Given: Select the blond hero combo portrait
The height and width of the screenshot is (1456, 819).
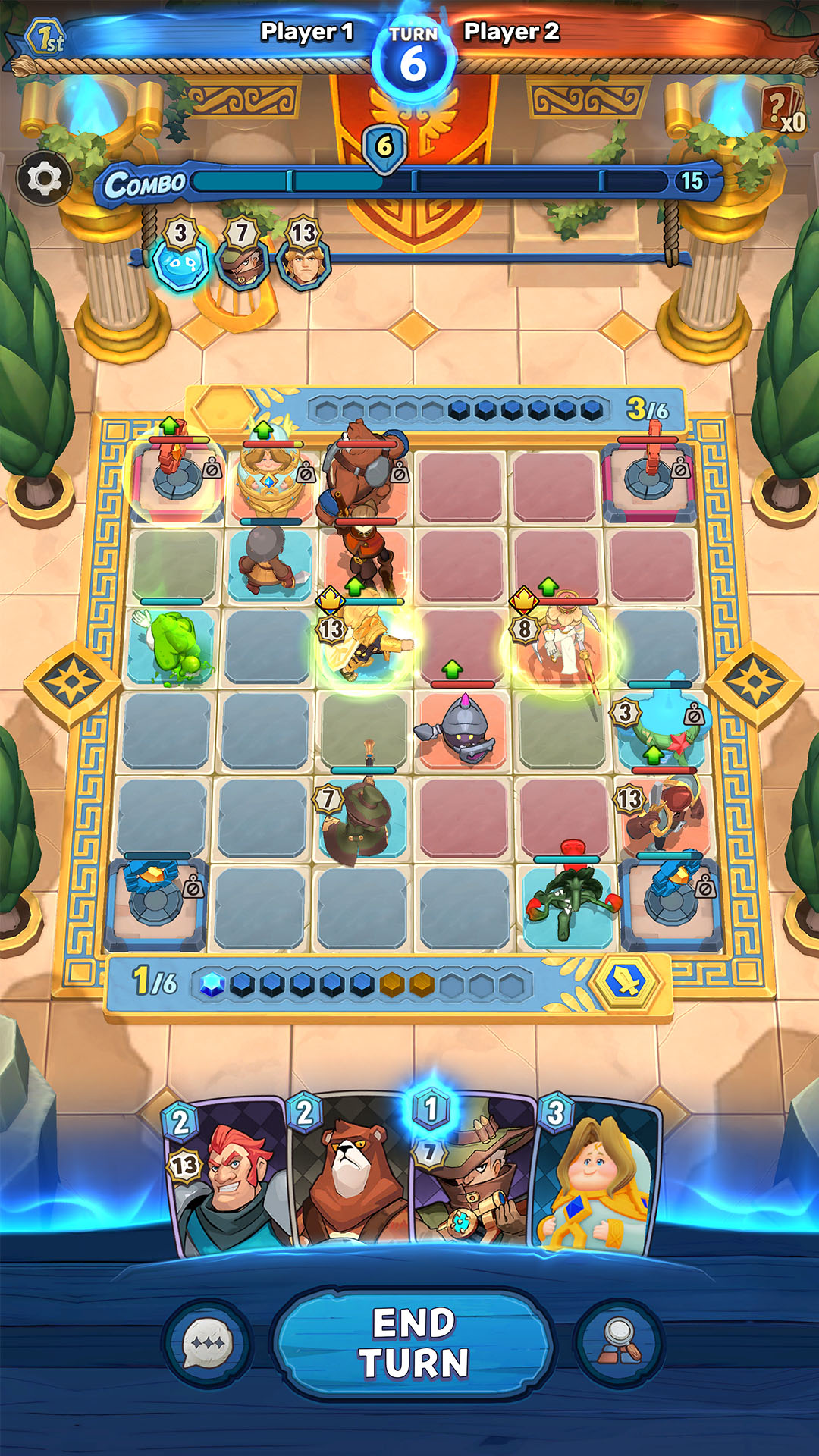Looking at the screenshot, I should pos(304,262).
